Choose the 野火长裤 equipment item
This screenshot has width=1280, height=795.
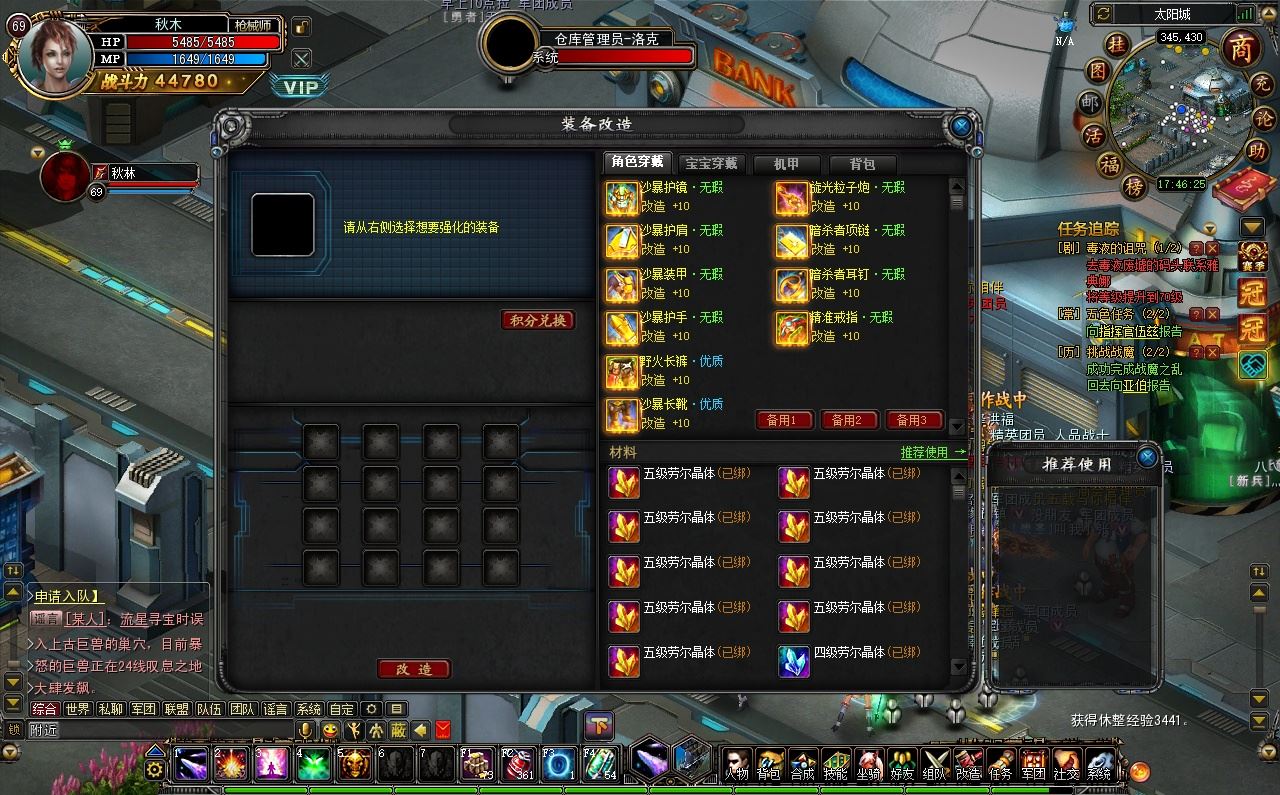coord(622,372)
